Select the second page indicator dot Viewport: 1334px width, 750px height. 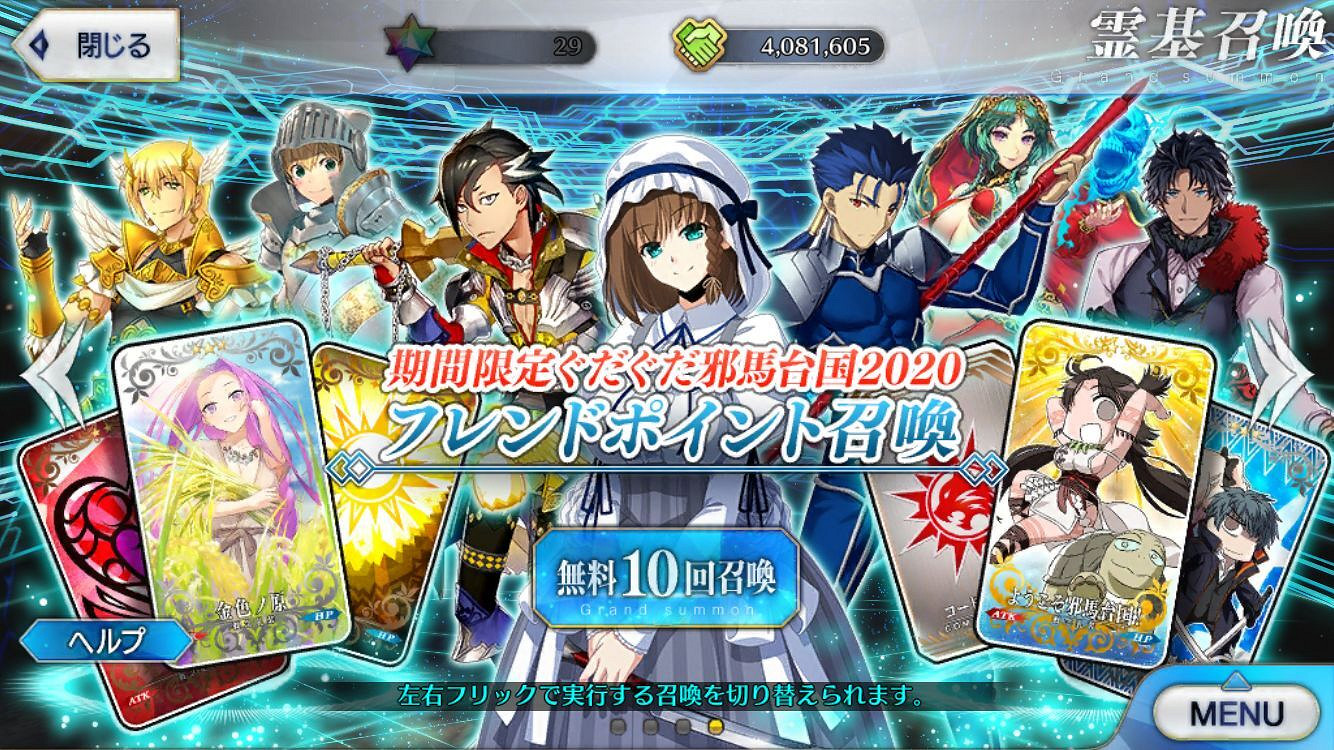coord(650,728)
